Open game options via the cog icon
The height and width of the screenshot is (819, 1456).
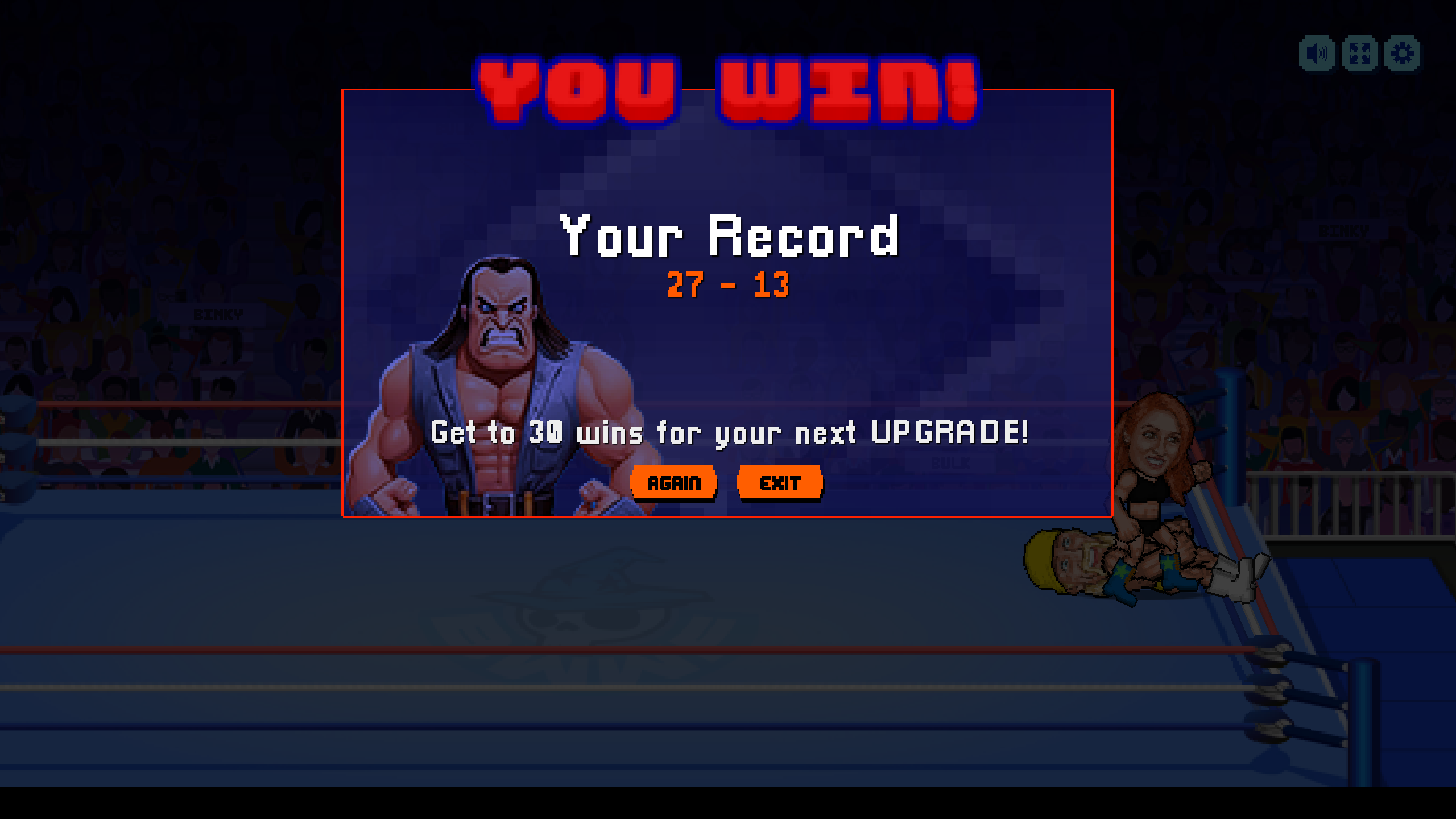[x=1403, y=53]
